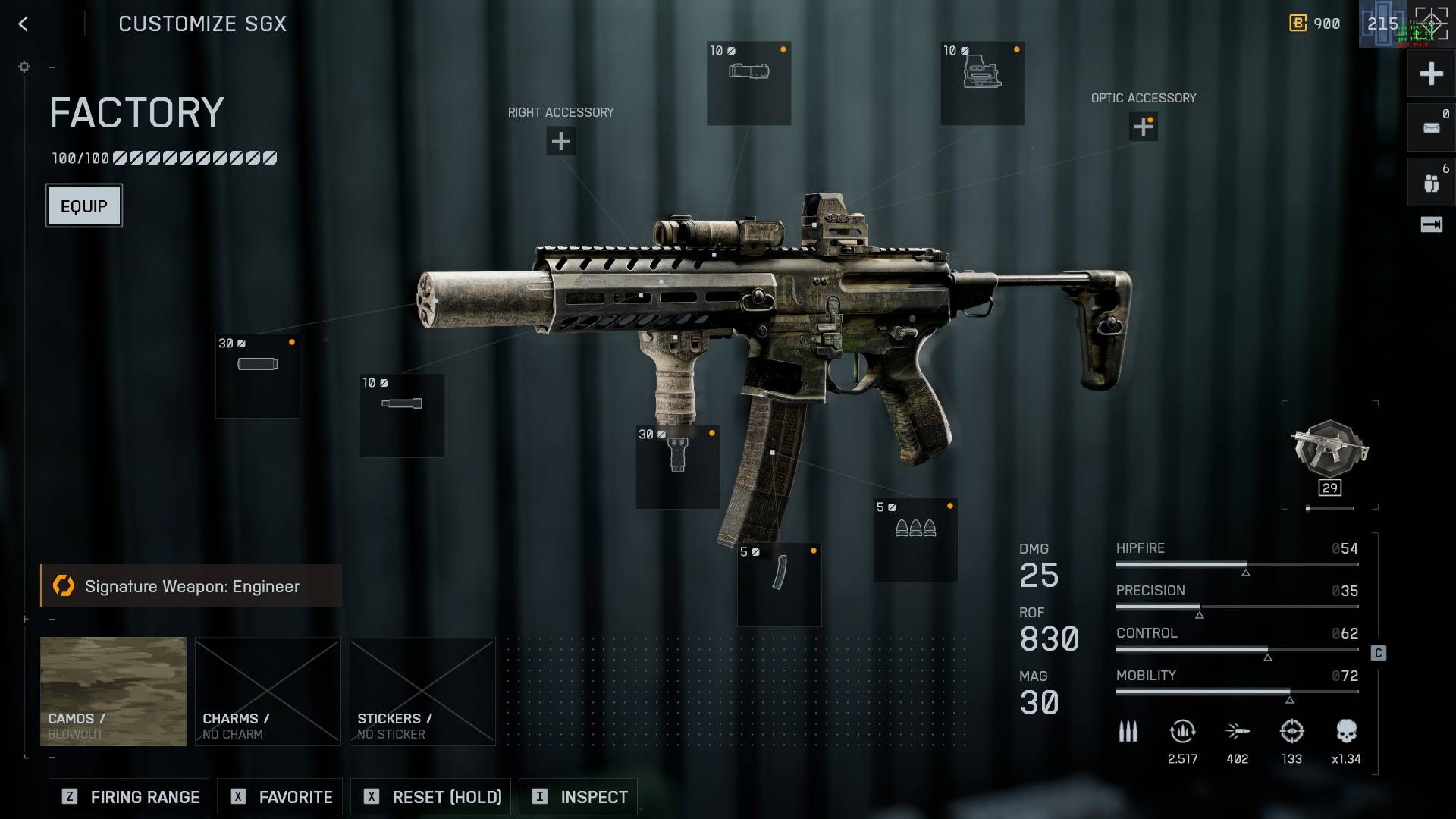The height and width of the screenshot is (819, 1456).
Task: Open the red dot sight attachment slot
Action: click(982, 83)
